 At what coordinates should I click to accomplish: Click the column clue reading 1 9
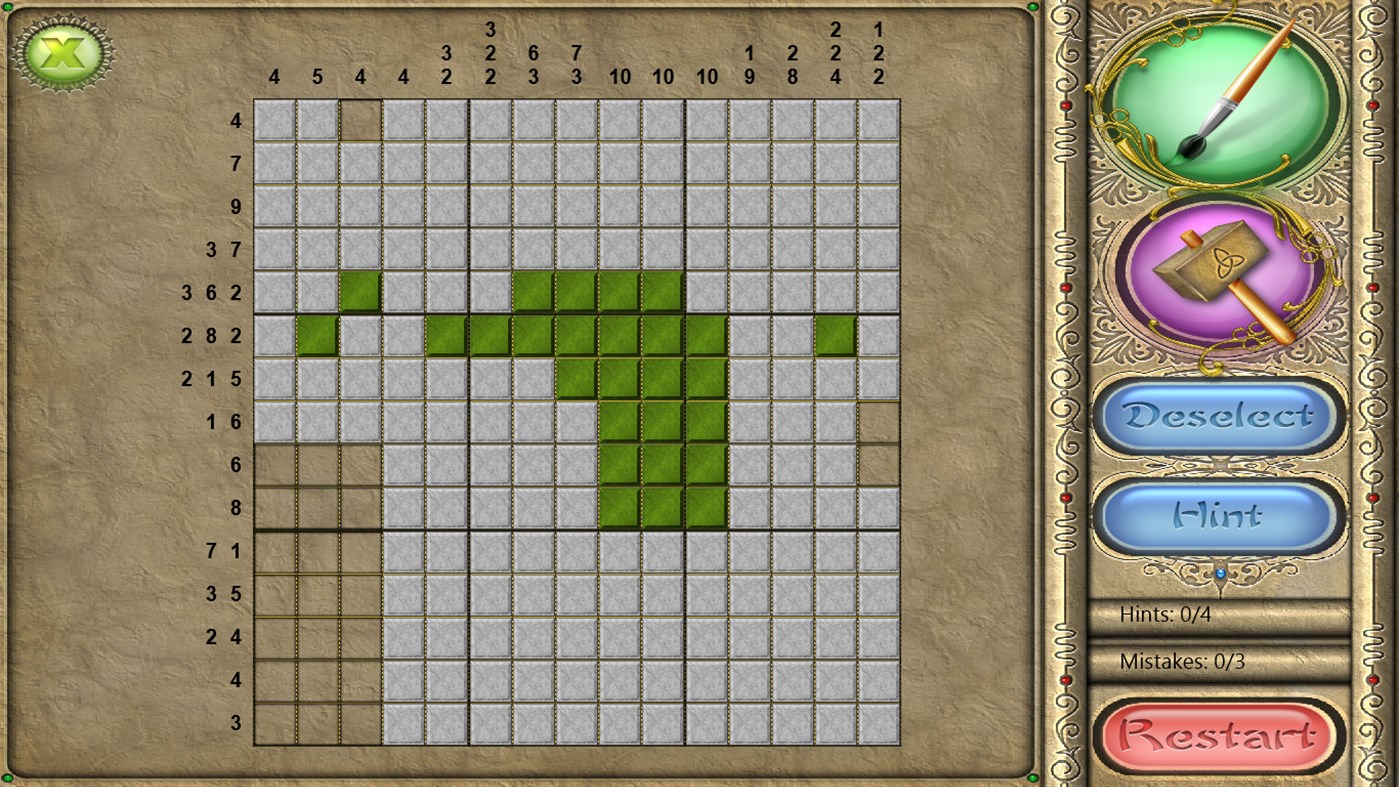(x=749, y=63)
